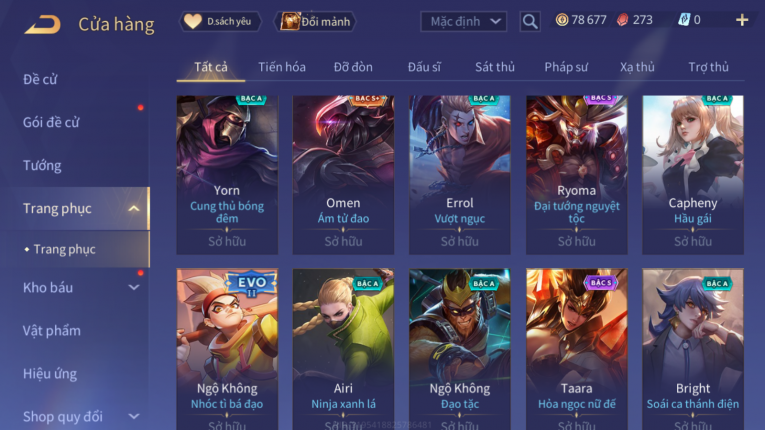Switch to the Đấu sĩ tab
The width and height of the screenshot is (765, 430).
(424, 67)
